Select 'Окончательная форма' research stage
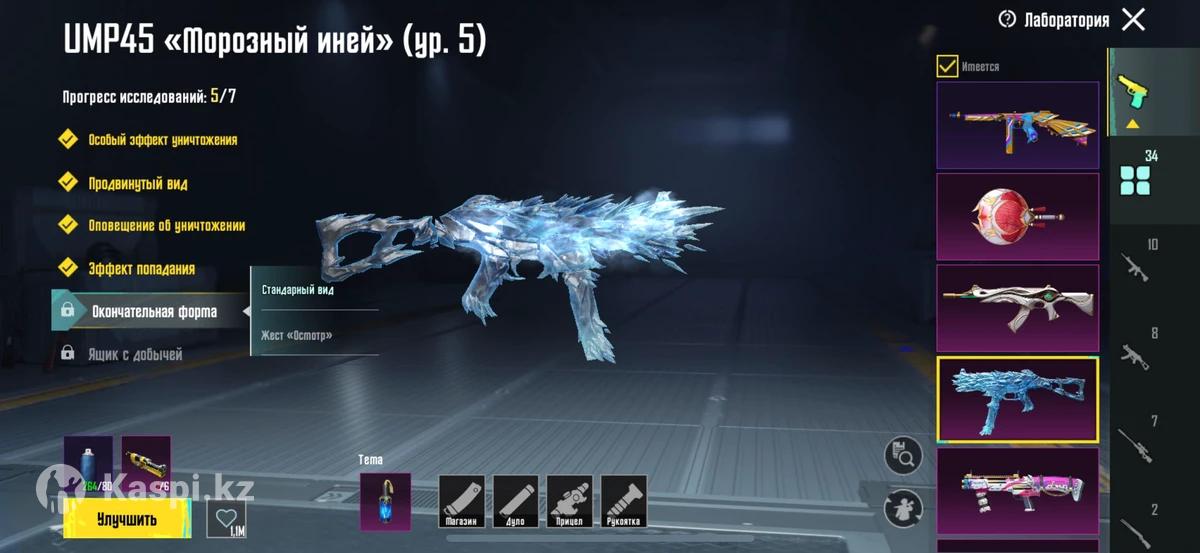This screenshot has width=1200, height=553. coord(153,311)
